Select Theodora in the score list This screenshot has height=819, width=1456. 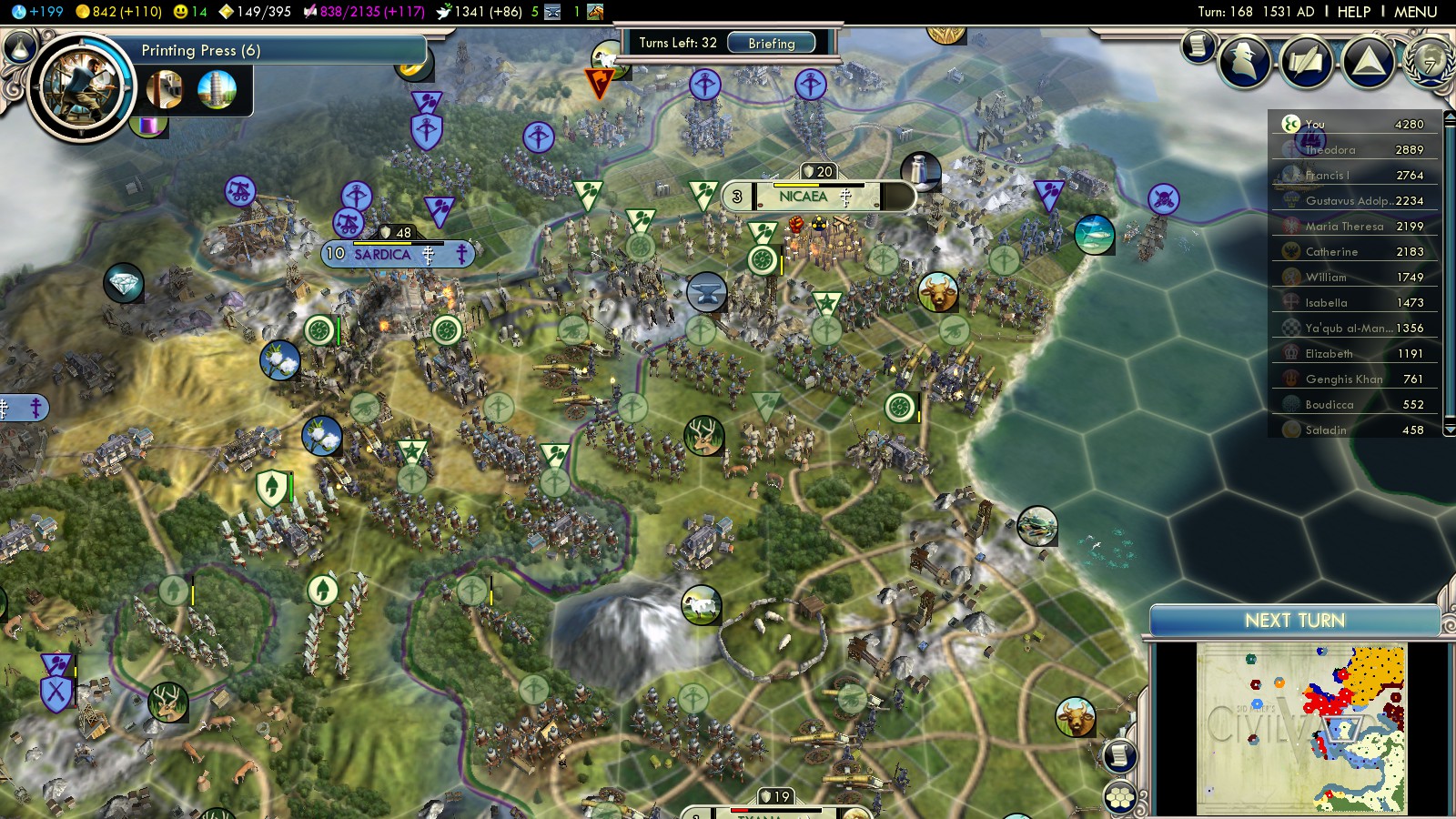(1330, 150)
